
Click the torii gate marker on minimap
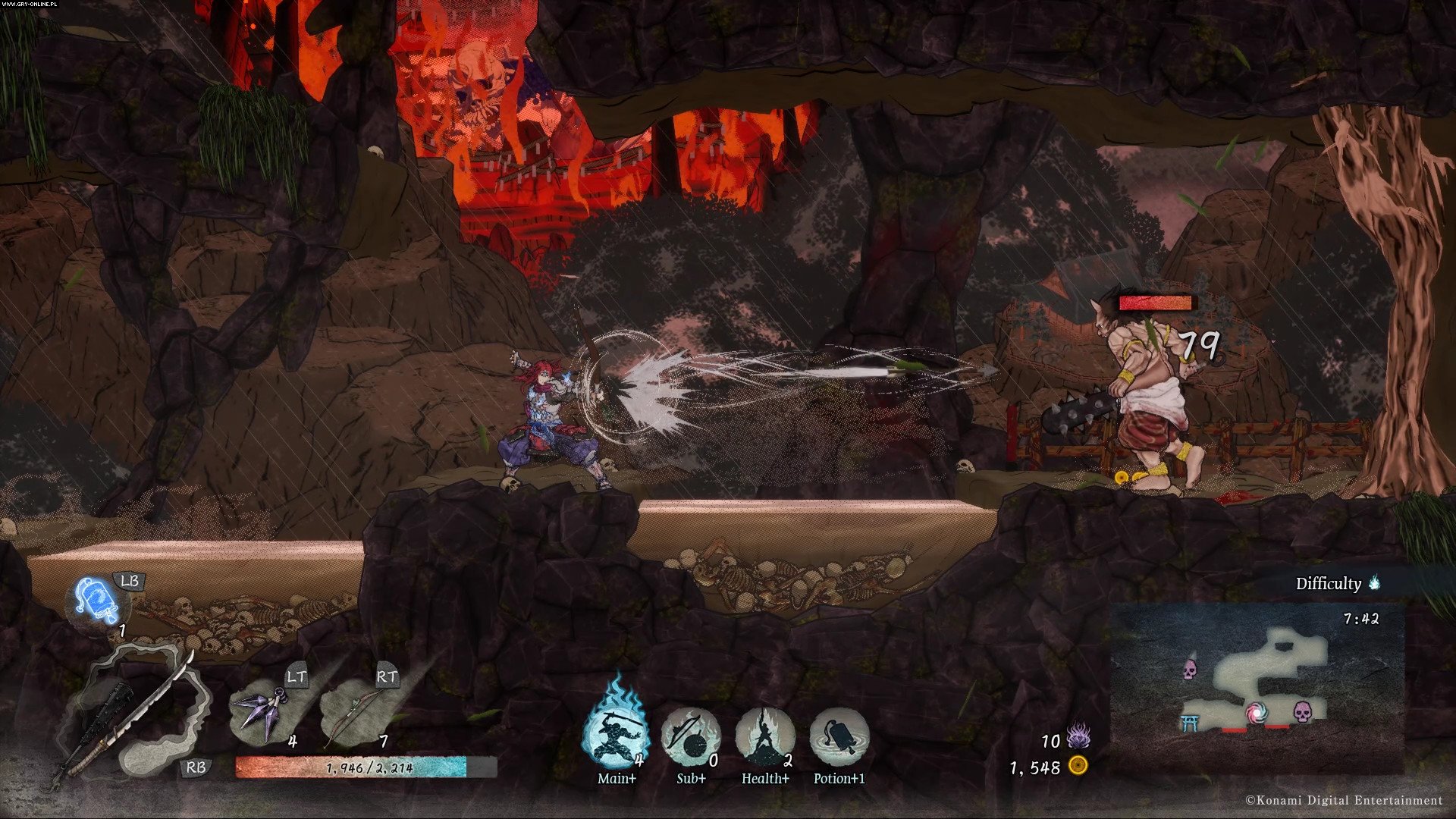pos(1190,723)
